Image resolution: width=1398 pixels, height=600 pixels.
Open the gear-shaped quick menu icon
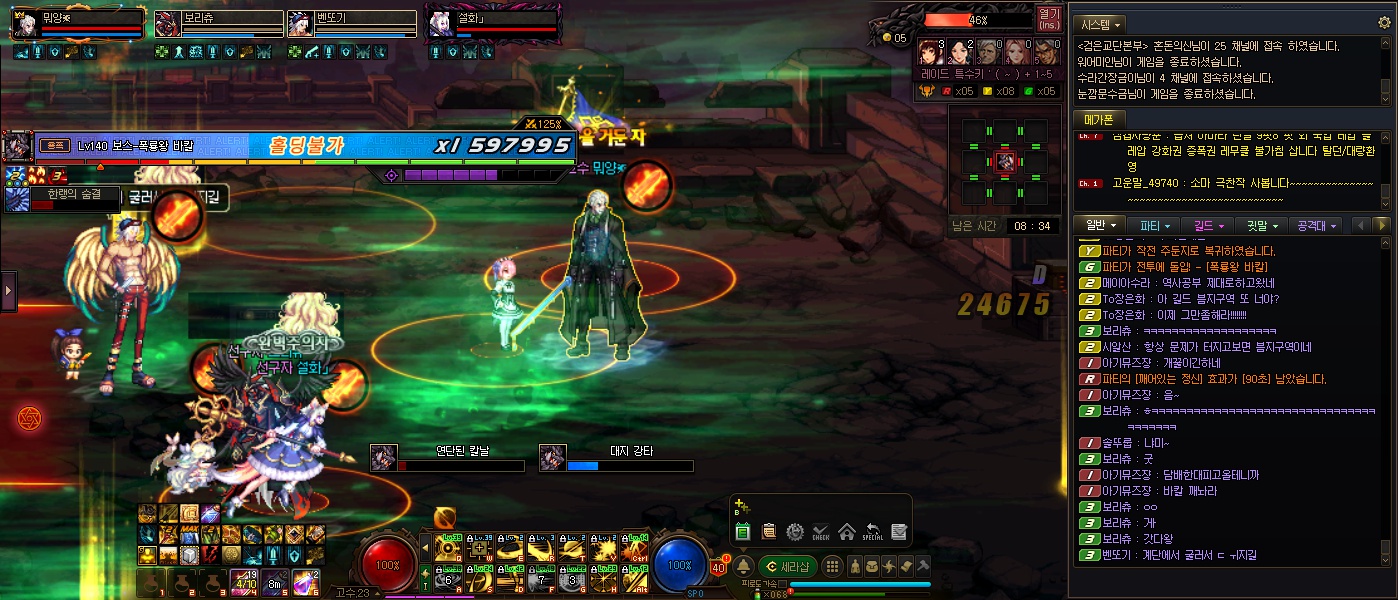tap(795, 532)
